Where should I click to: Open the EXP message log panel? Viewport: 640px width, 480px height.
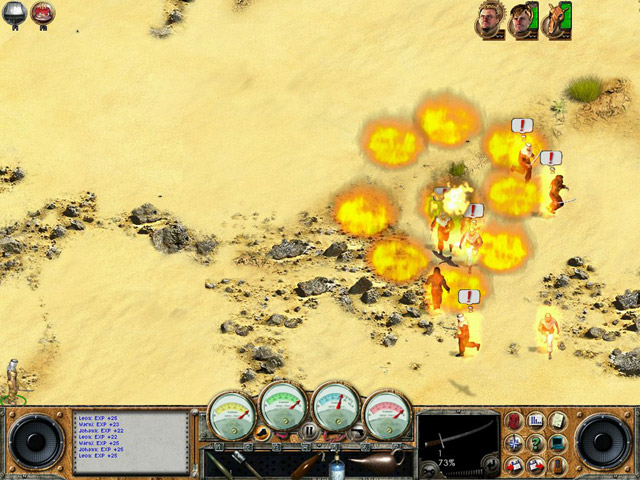130,442
